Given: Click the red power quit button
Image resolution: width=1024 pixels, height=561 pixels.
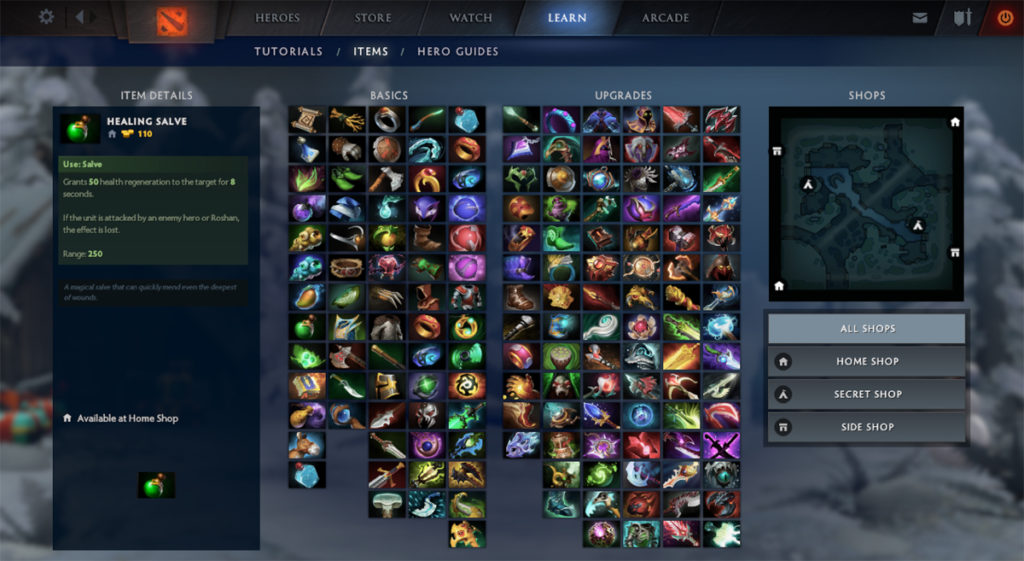Looking at the screenshot, I should [x=1005, y=18].
